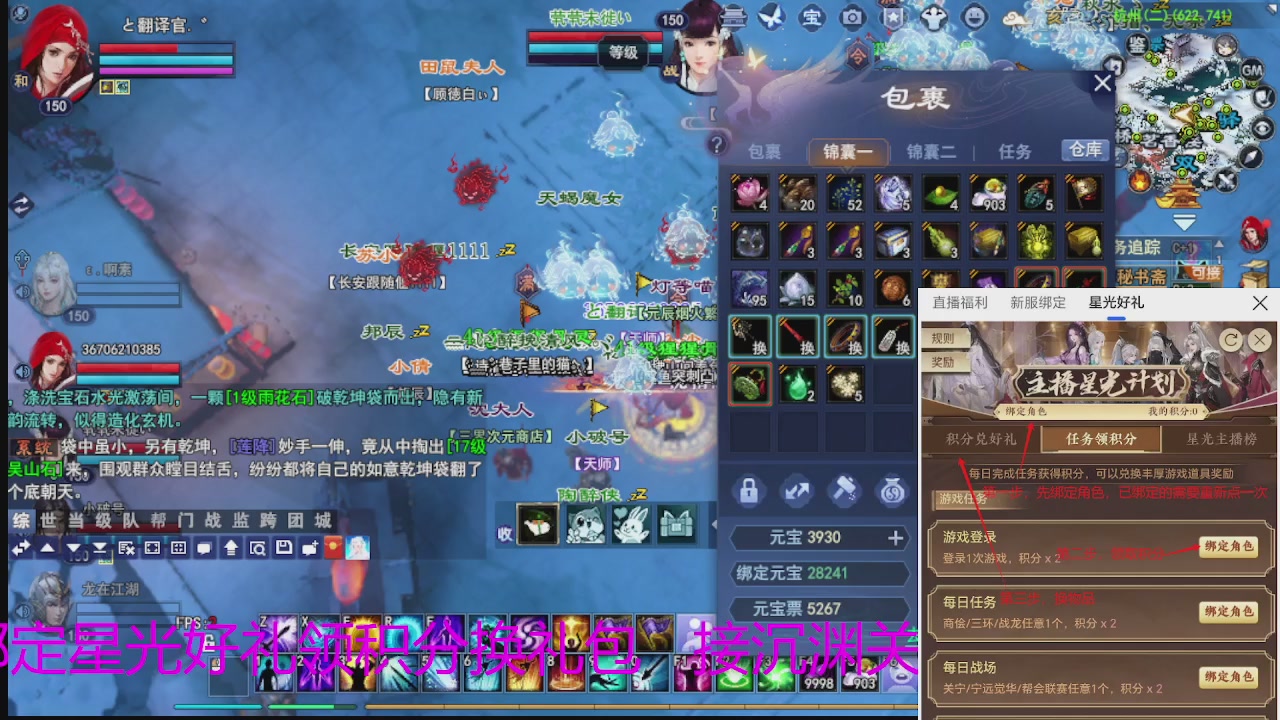Select the hammer decompose icon in bag panel
This screenshot has width=1280, height=720.
coord(843,491)
